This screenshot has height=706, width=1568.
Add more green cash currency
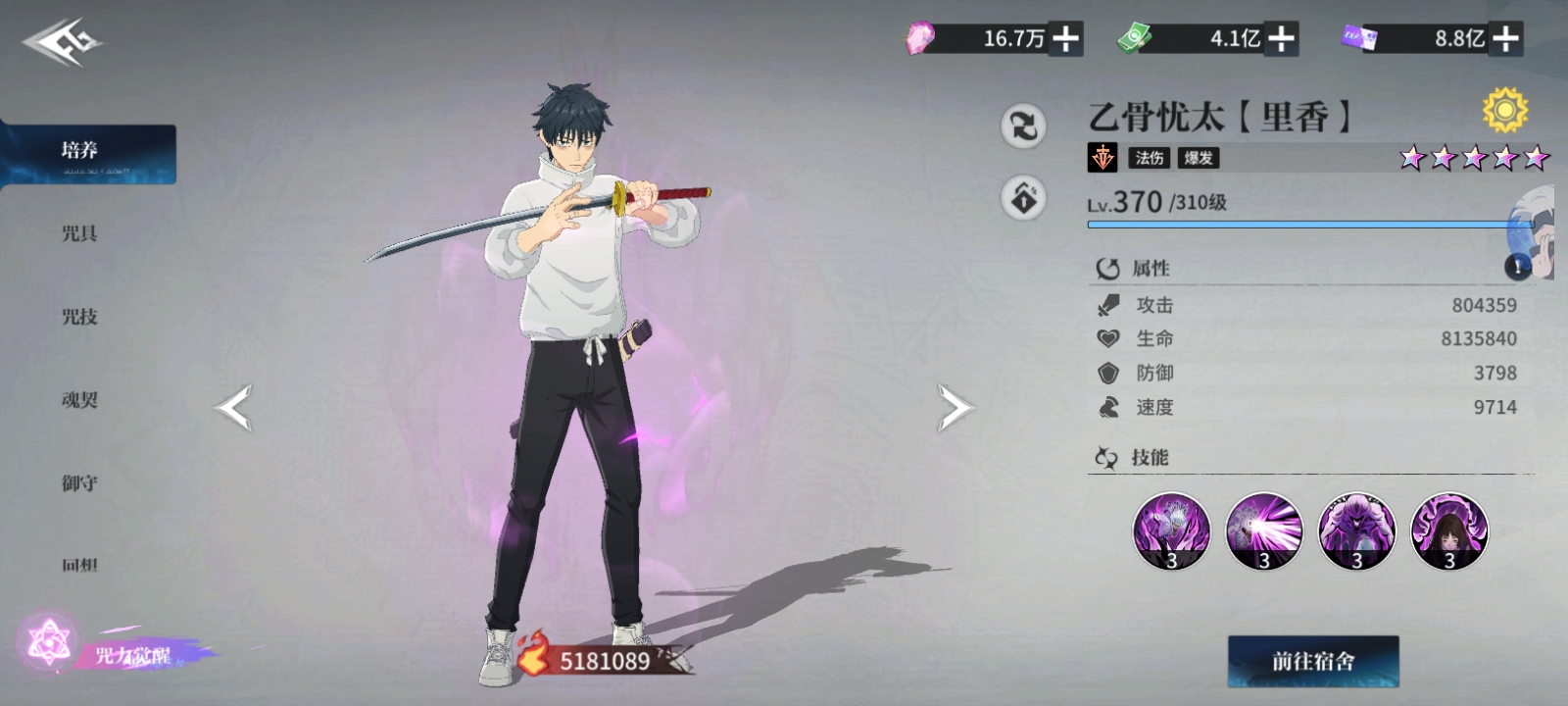pyautogui.click(x=1281, y=39)
